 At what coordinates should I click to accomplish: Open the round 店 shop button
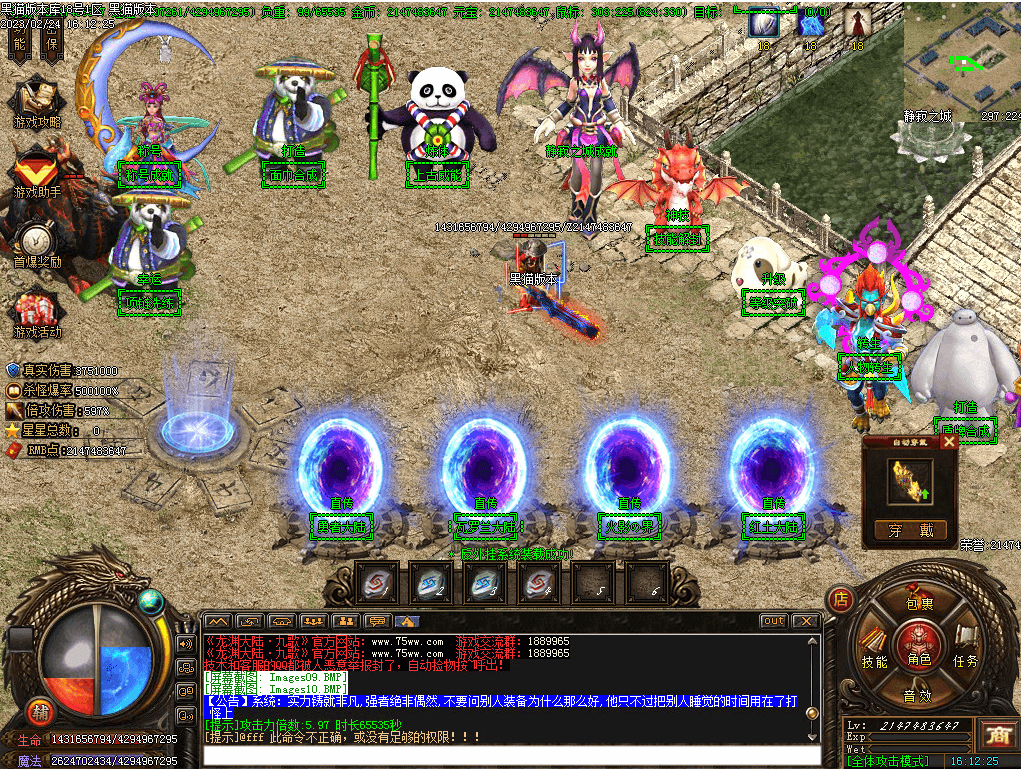click(x=841, y=600)
